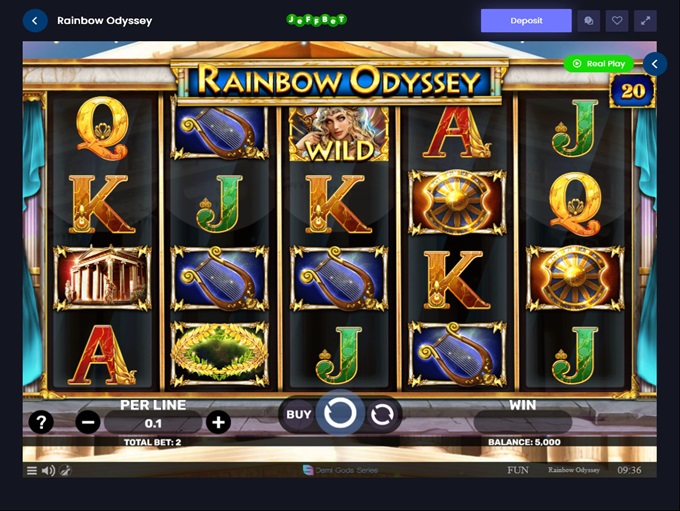The width and height of the screenshot is (680, 511).
Task: Decrease the per line bet with minus
Action: (87, 422)
